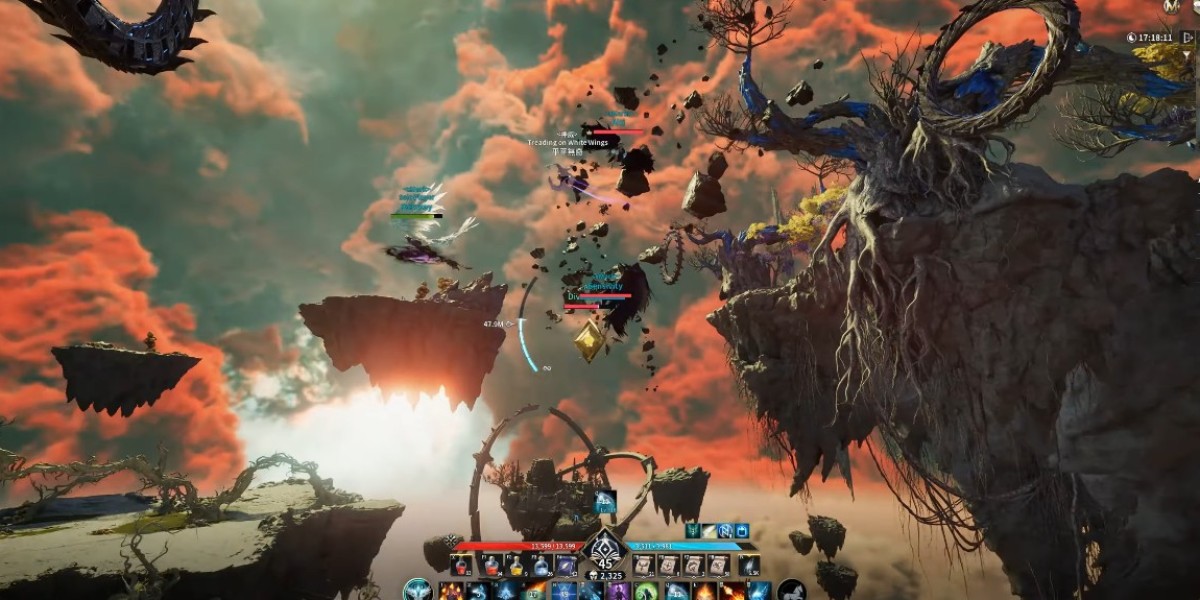Click the exit arrow beside the clock

pos(1188,37)
